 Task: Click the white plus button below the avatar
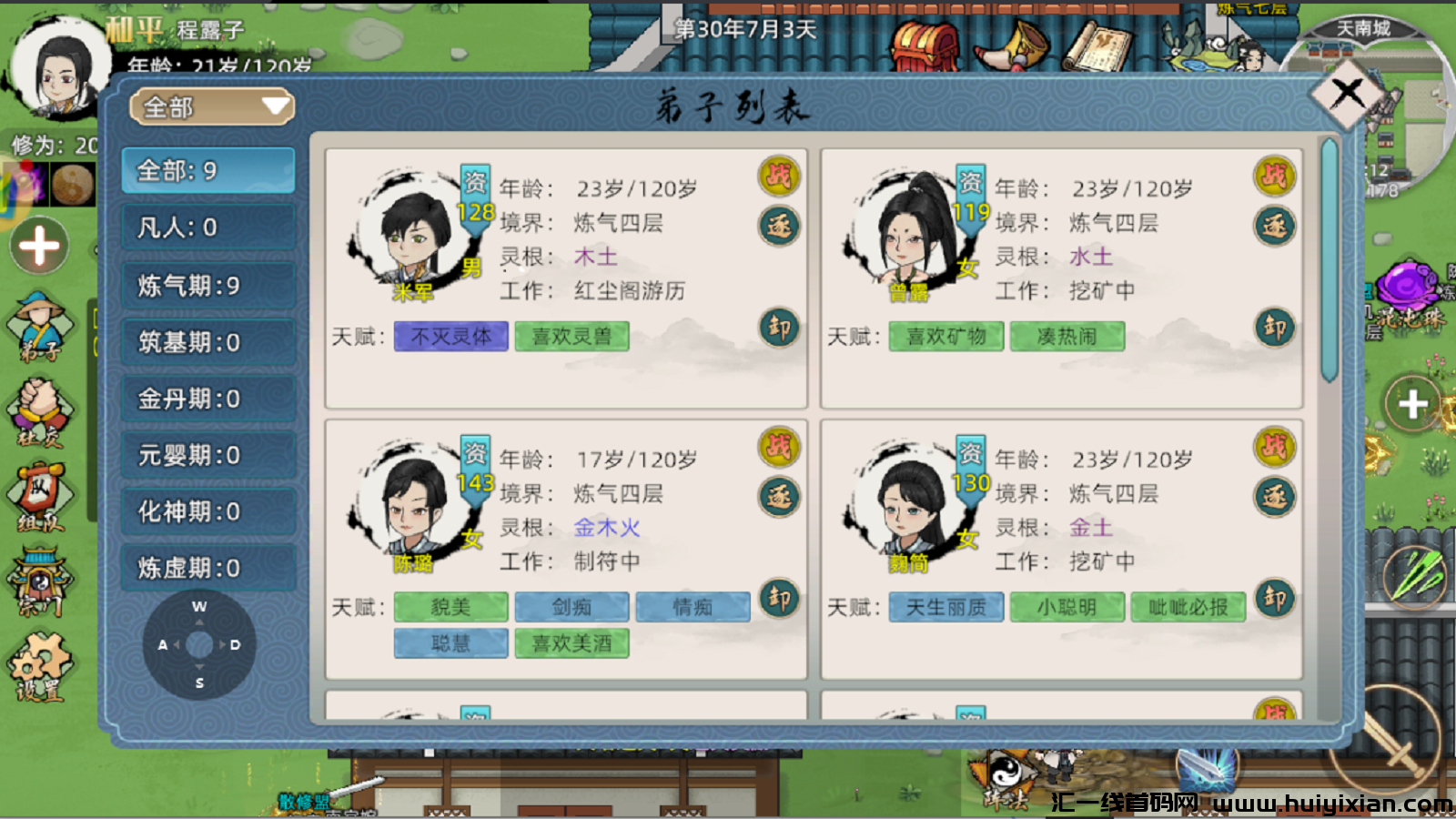point(39,246)
